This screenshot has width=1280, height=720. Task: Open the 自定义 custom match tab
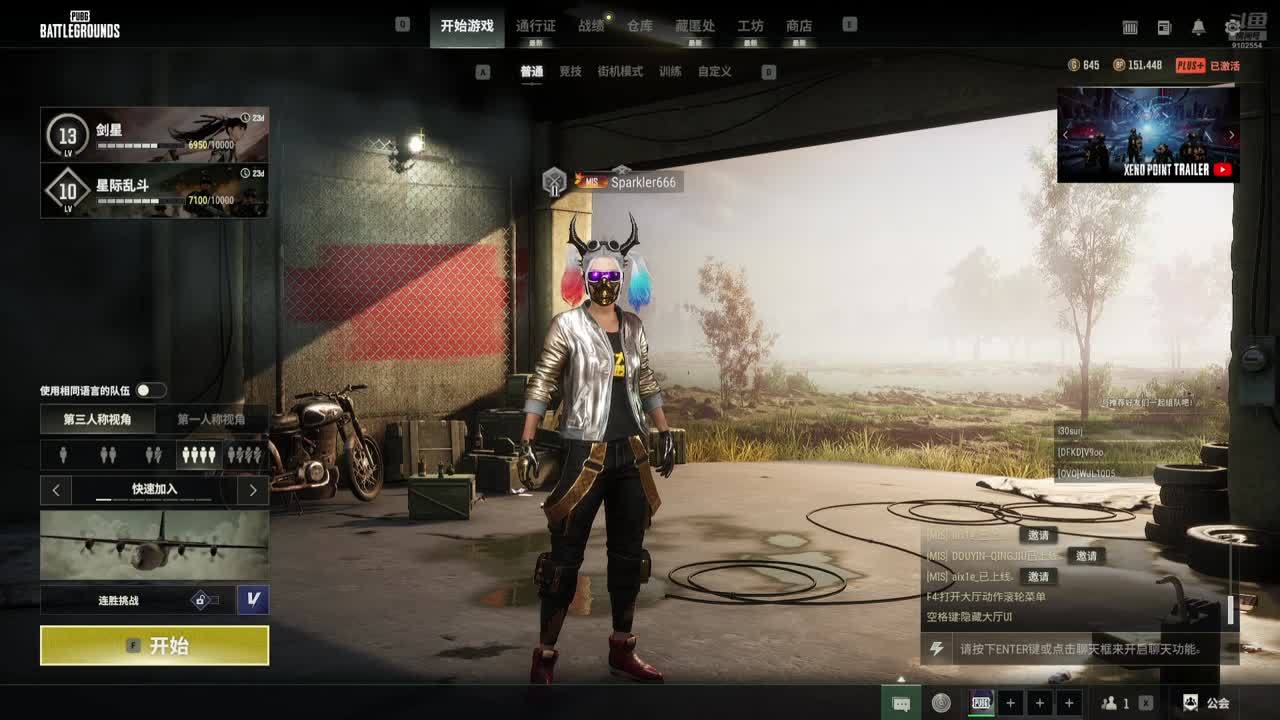(x=714, y=72)
